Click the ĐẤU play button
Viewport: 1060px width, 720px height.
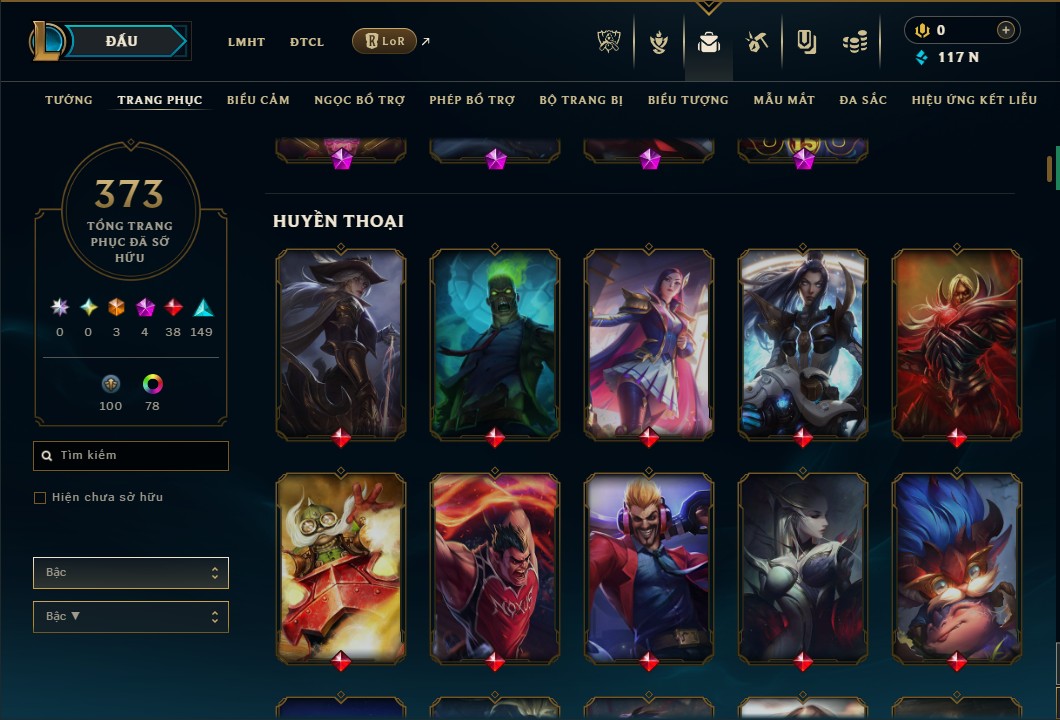(x=122, y=41)
